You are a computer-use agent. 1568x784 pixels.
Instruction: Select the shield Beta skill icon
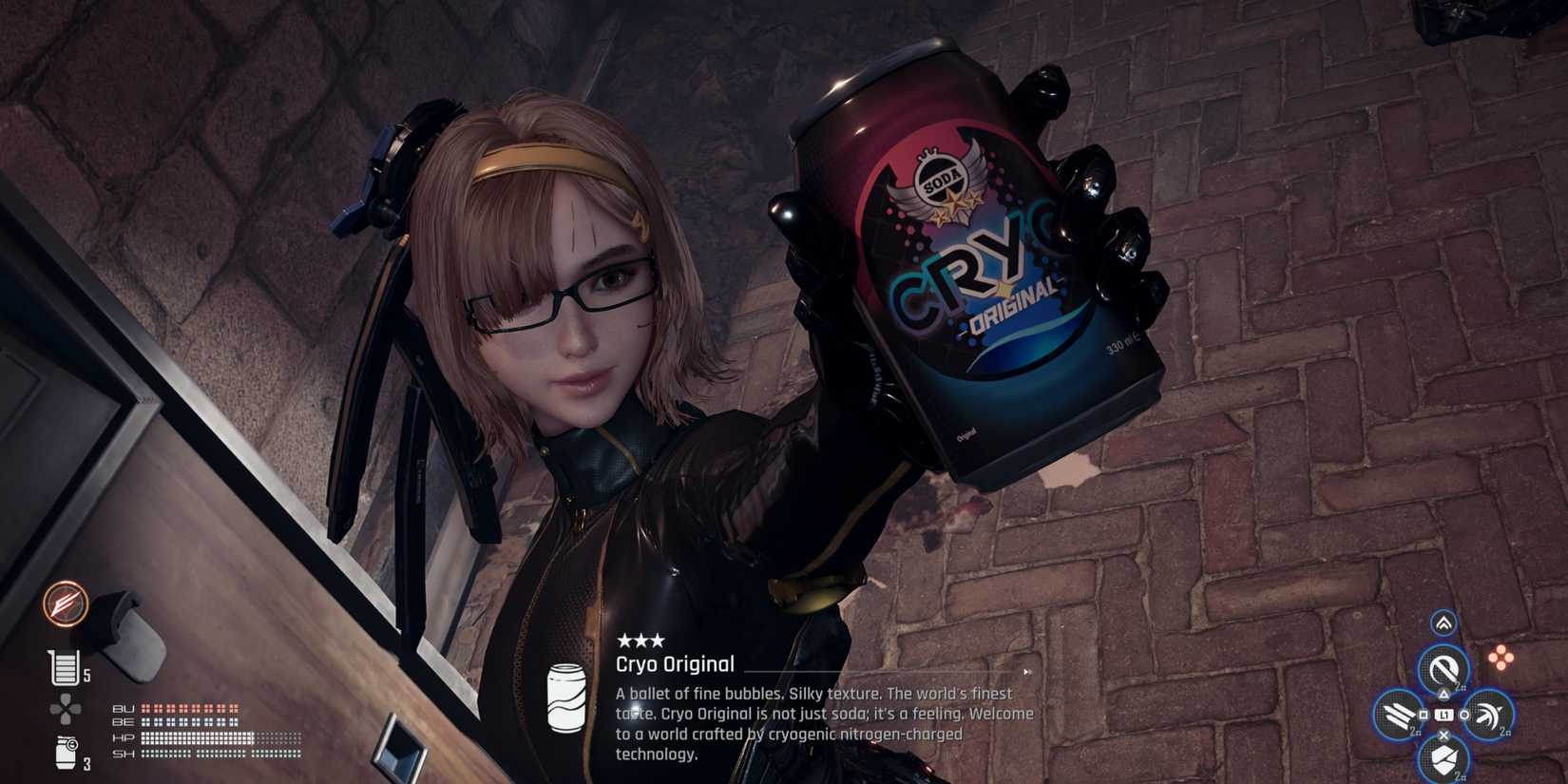click(x=1444, y=758)
